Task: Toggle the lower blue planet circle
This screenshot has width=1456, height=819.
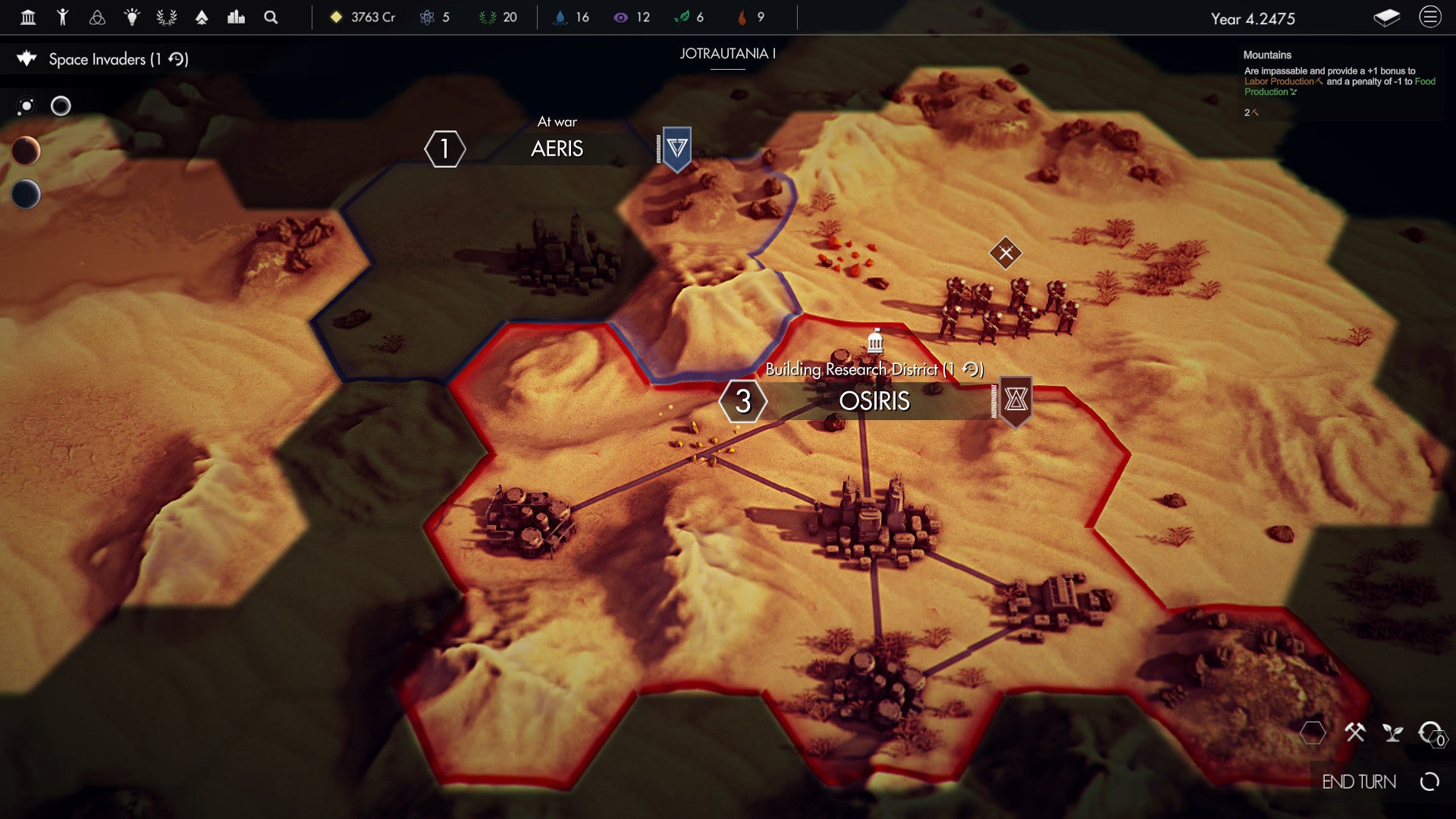Action: pyautogui.click(x=27, y=195)
